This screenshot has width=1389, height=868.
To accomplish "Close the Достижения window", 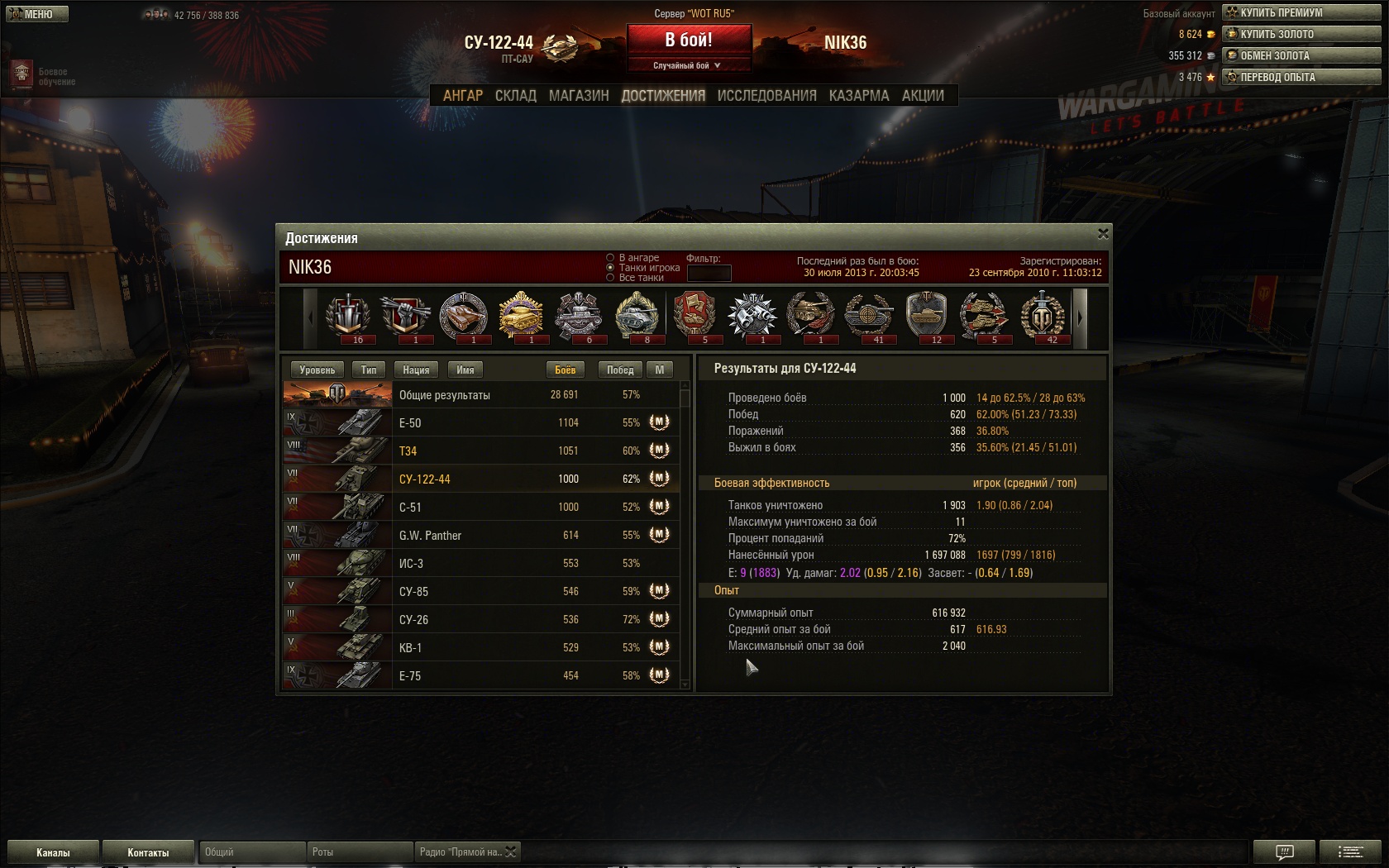I will pyautogui.click(x=1103, y=235).
